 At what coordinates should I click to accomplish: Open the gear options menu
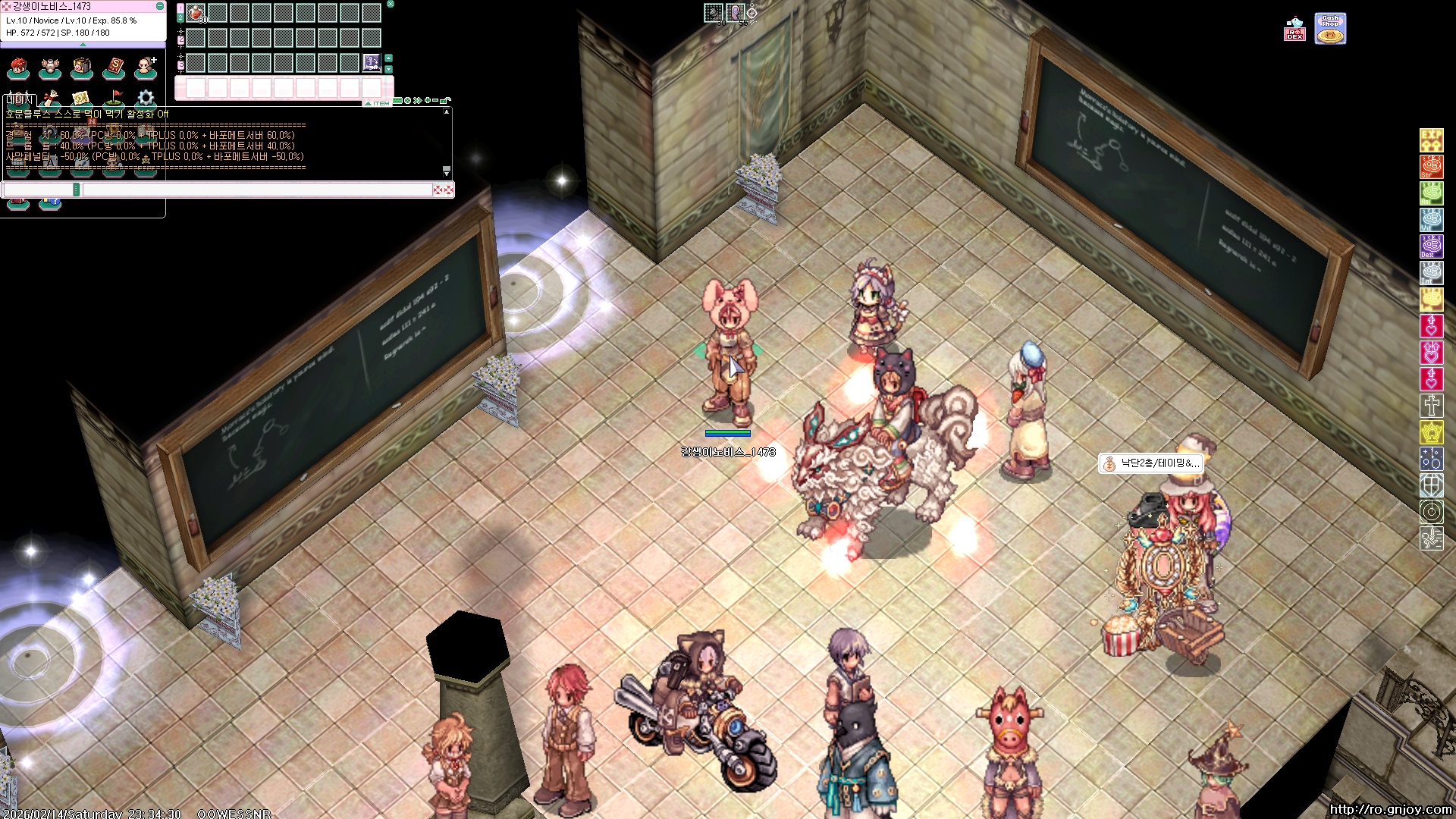point(146,98)
